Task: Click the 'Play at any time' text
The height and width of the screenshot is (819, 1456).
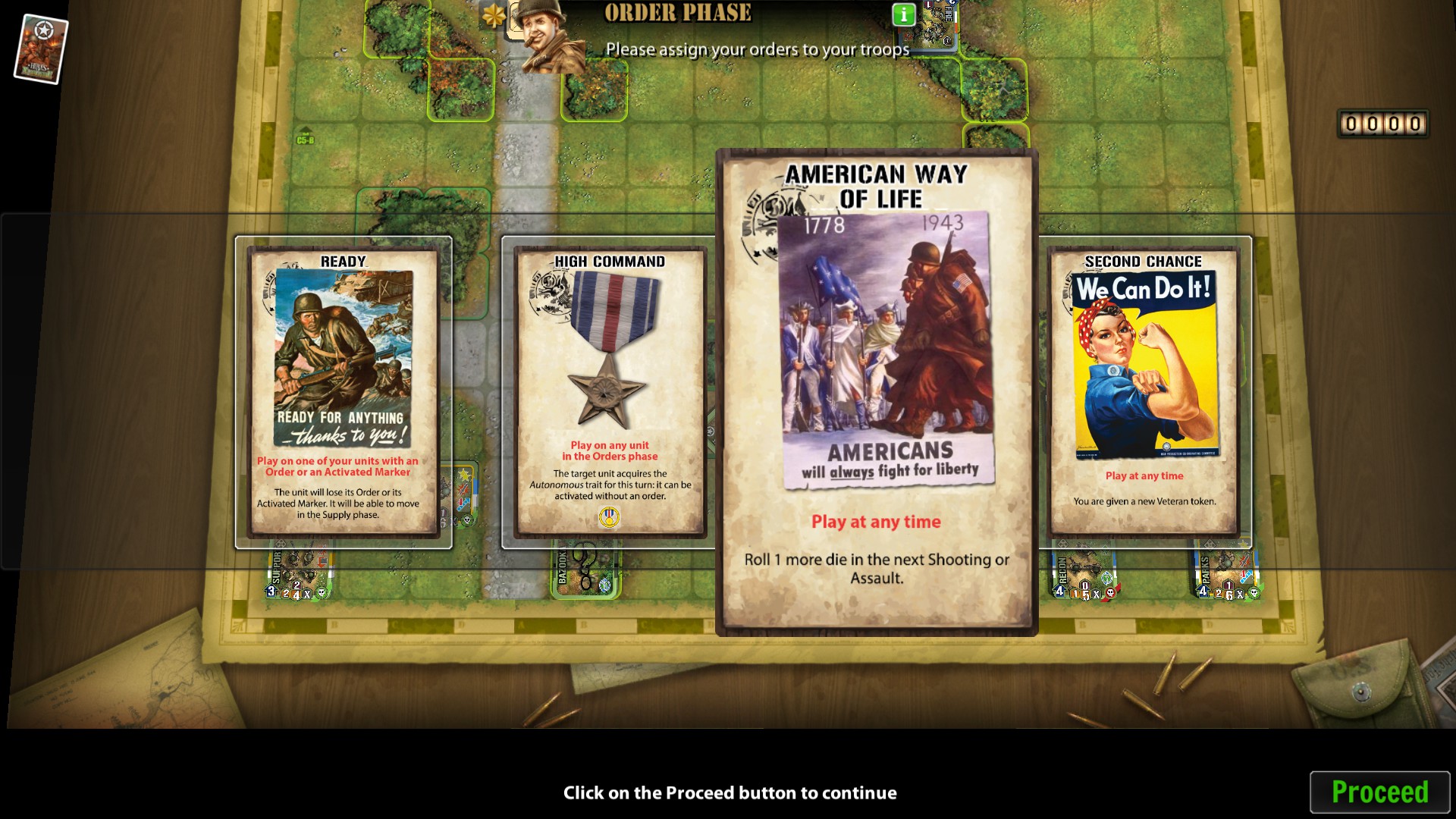Action: 876,522
